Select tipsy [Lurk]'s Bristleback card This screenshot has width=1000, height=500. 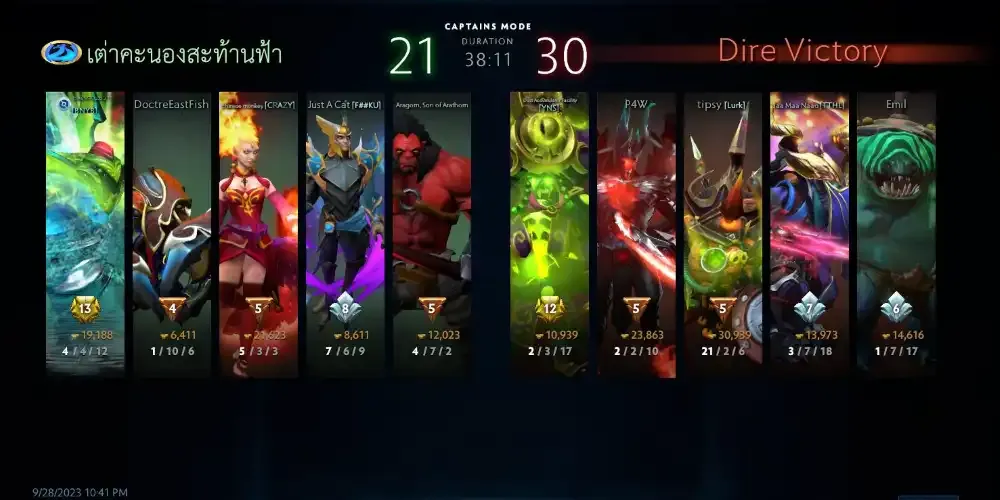722,230
